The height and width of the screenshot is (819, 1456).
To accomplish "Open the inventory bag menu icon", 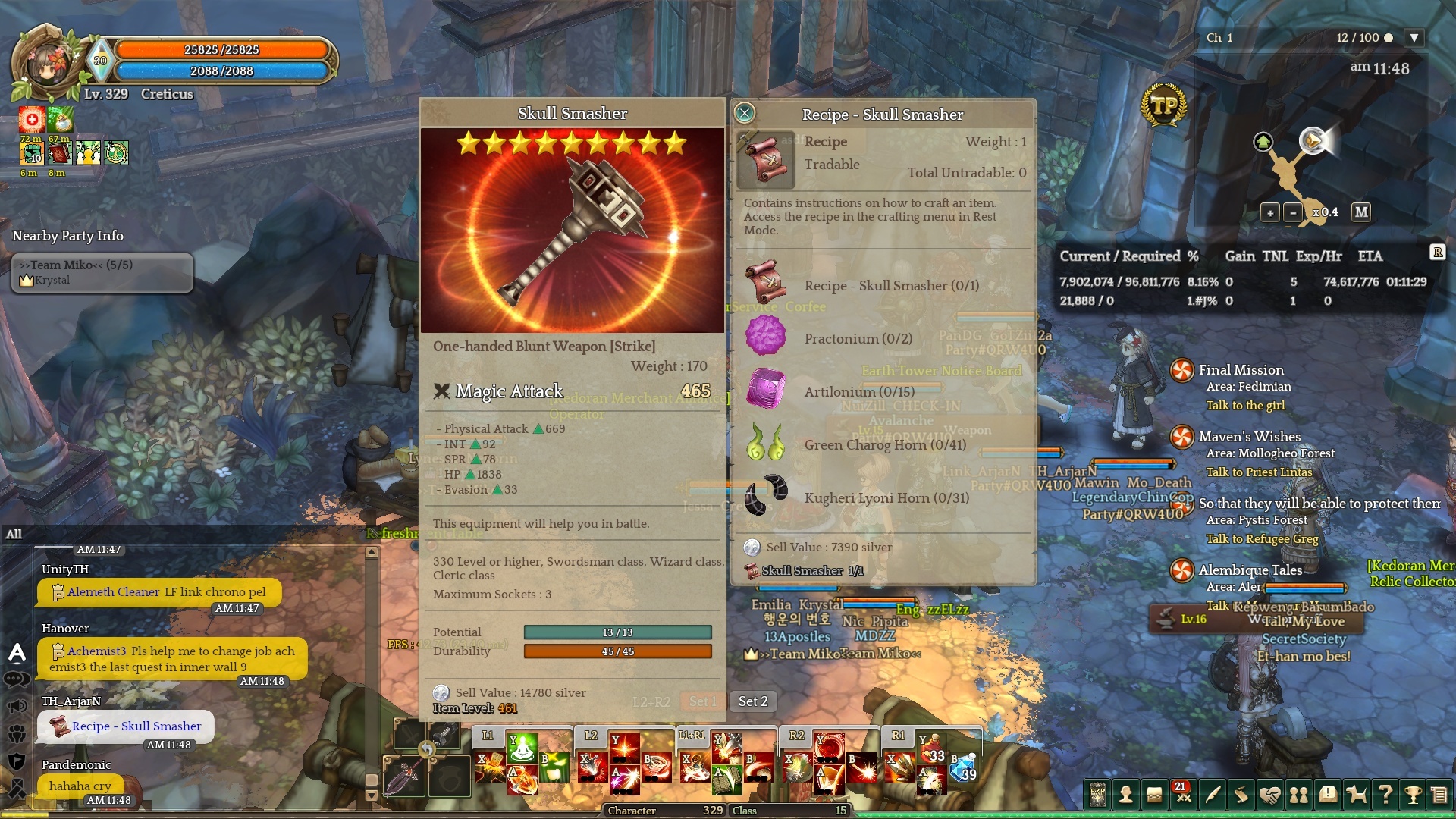I will click(1154, 795).
